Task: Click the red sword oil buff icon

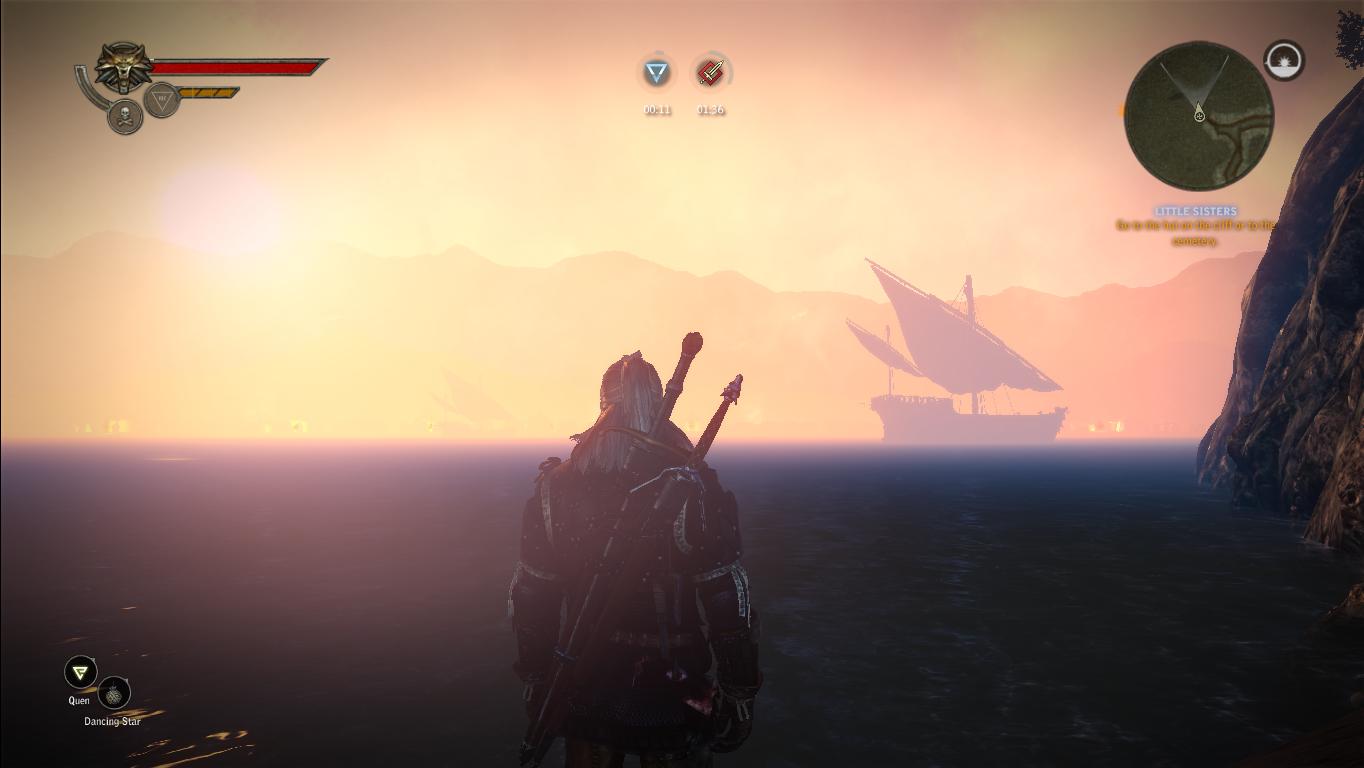Action: pyautogui.click(x=710, y=73)
